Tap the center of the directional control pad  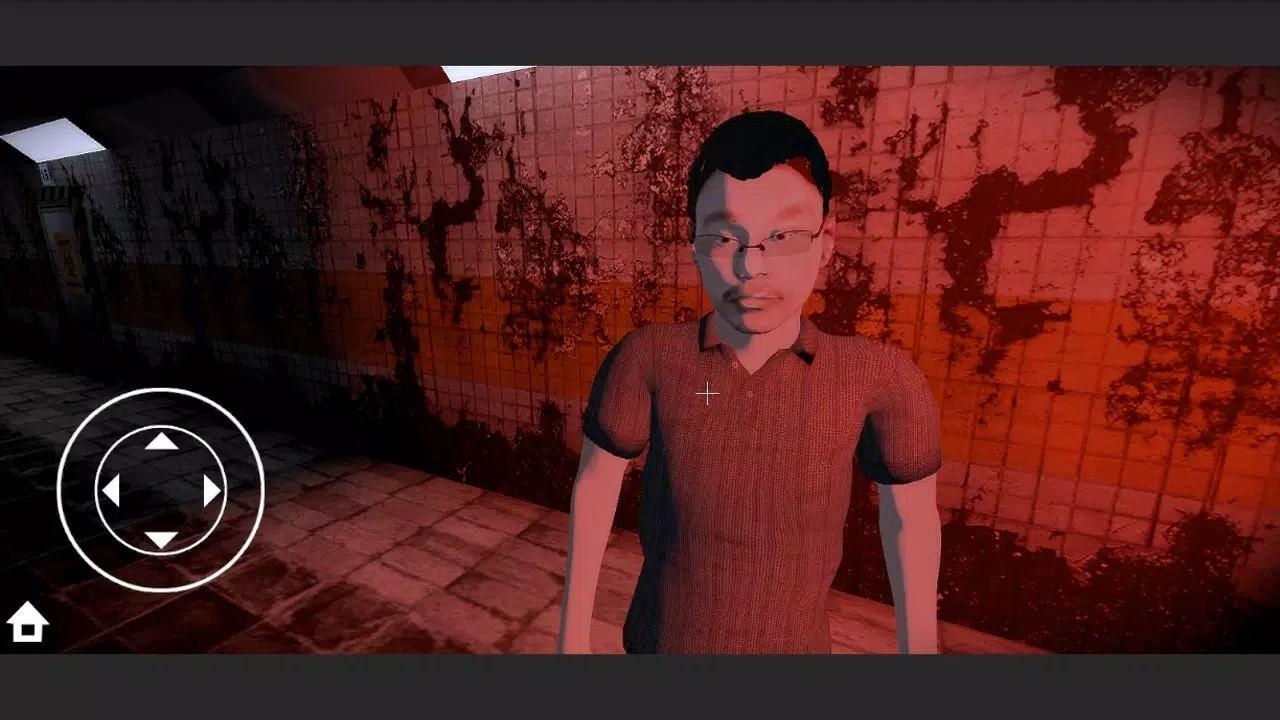click(160, 490)
